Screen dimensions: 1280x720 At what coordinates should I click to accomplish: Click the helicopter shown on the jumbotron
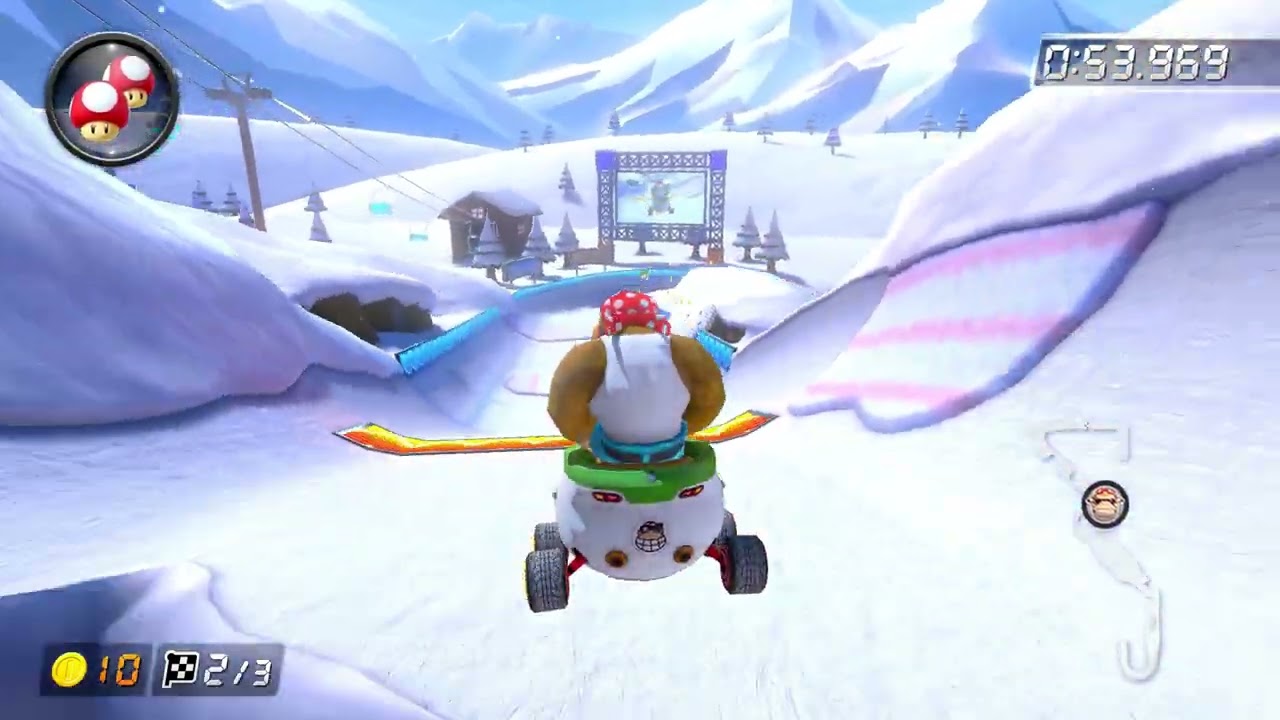point(658,195)
